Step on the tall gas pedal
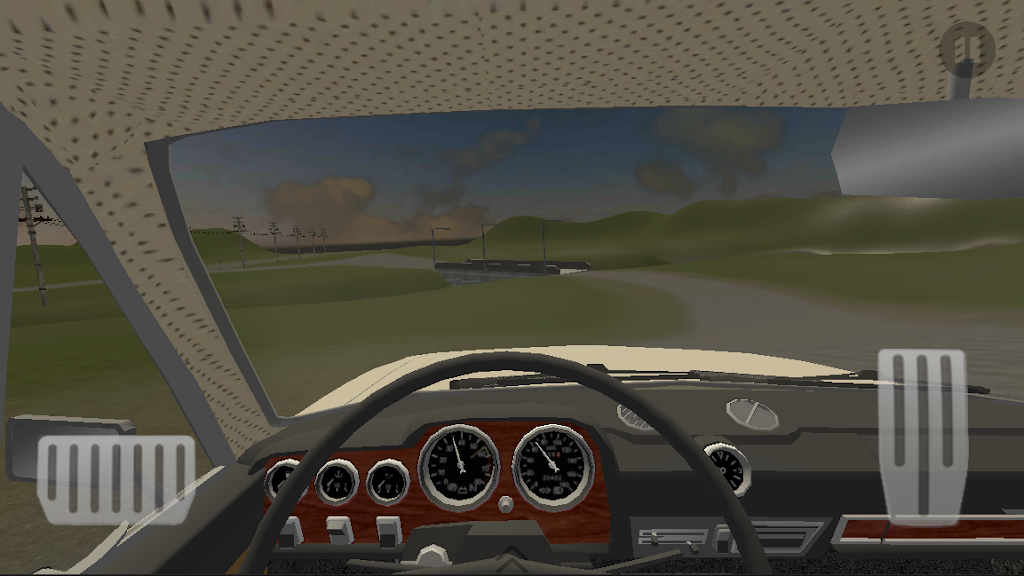 [x=922, y=435]
